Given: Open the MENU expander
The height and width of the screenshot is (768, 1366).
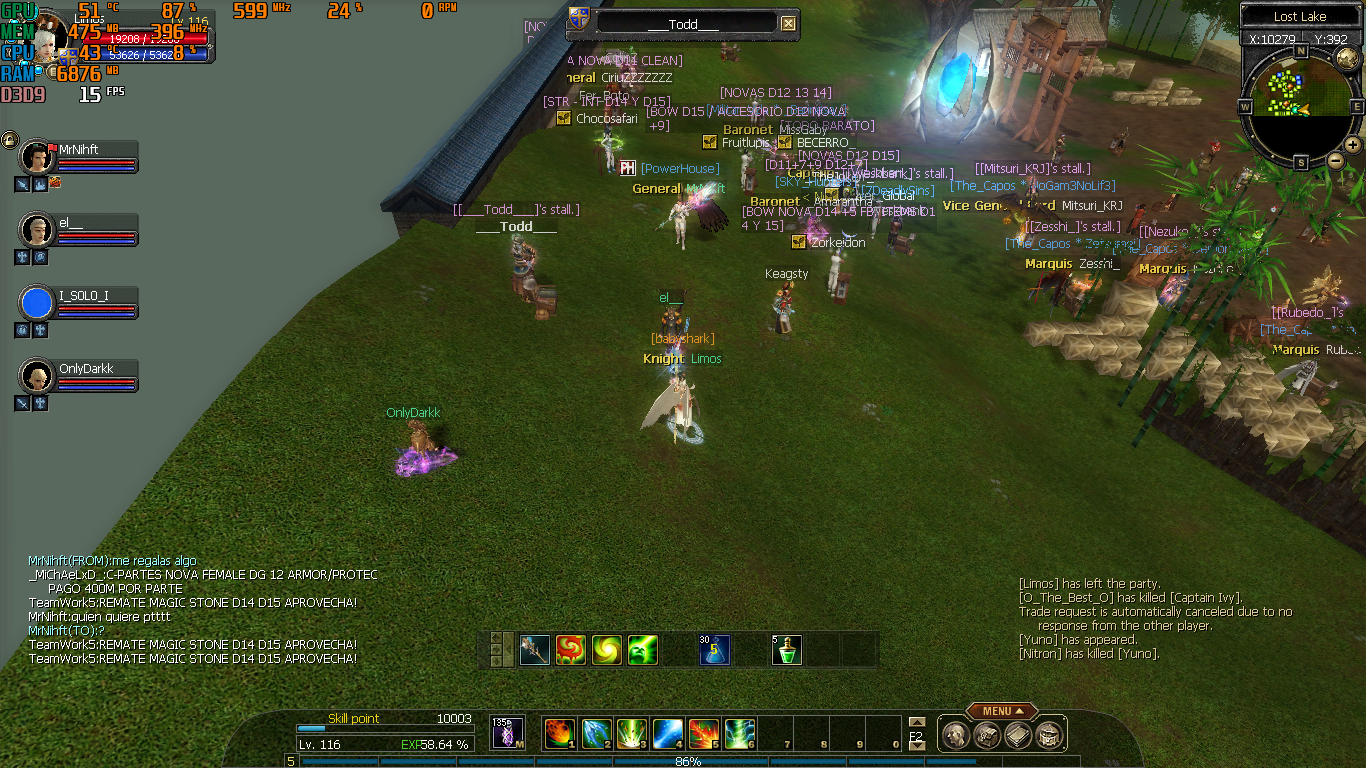Looking at the screenshot, I should pyautogui.click(x=1000, y=711).
